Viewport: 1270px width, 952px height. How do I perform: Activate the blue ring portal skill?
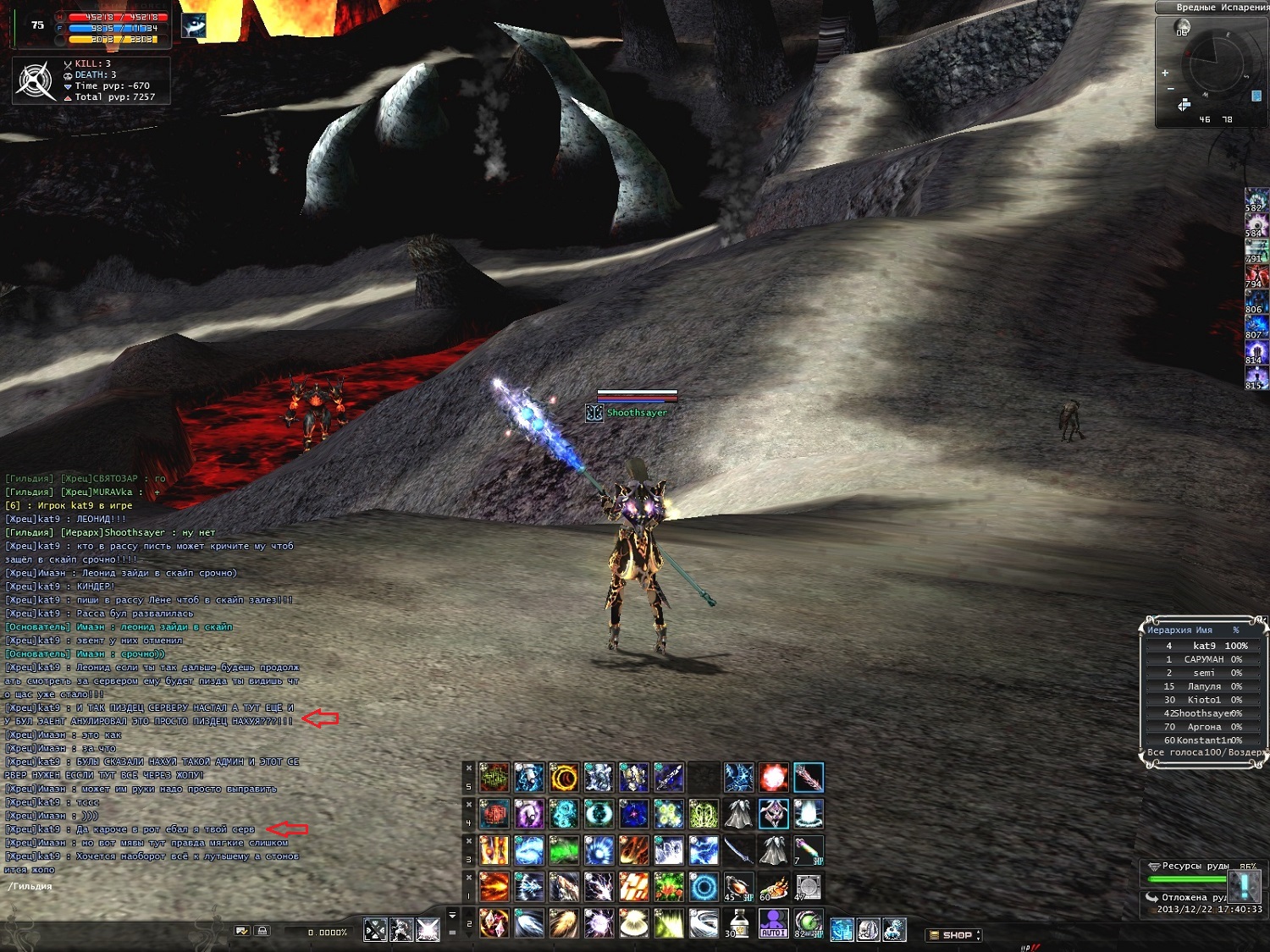(703, 887)
